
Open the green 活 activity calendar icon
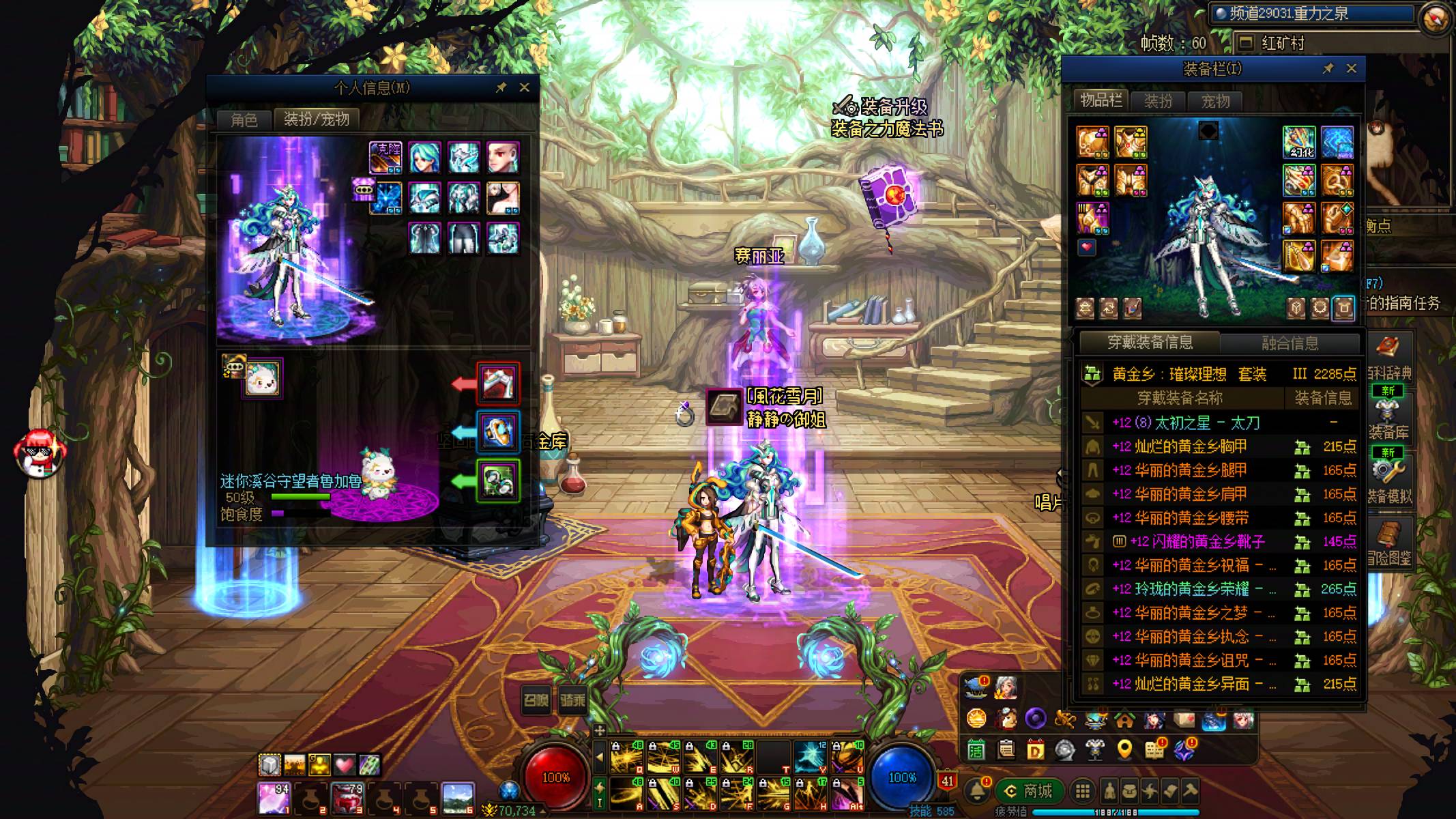tap(976, 750)
